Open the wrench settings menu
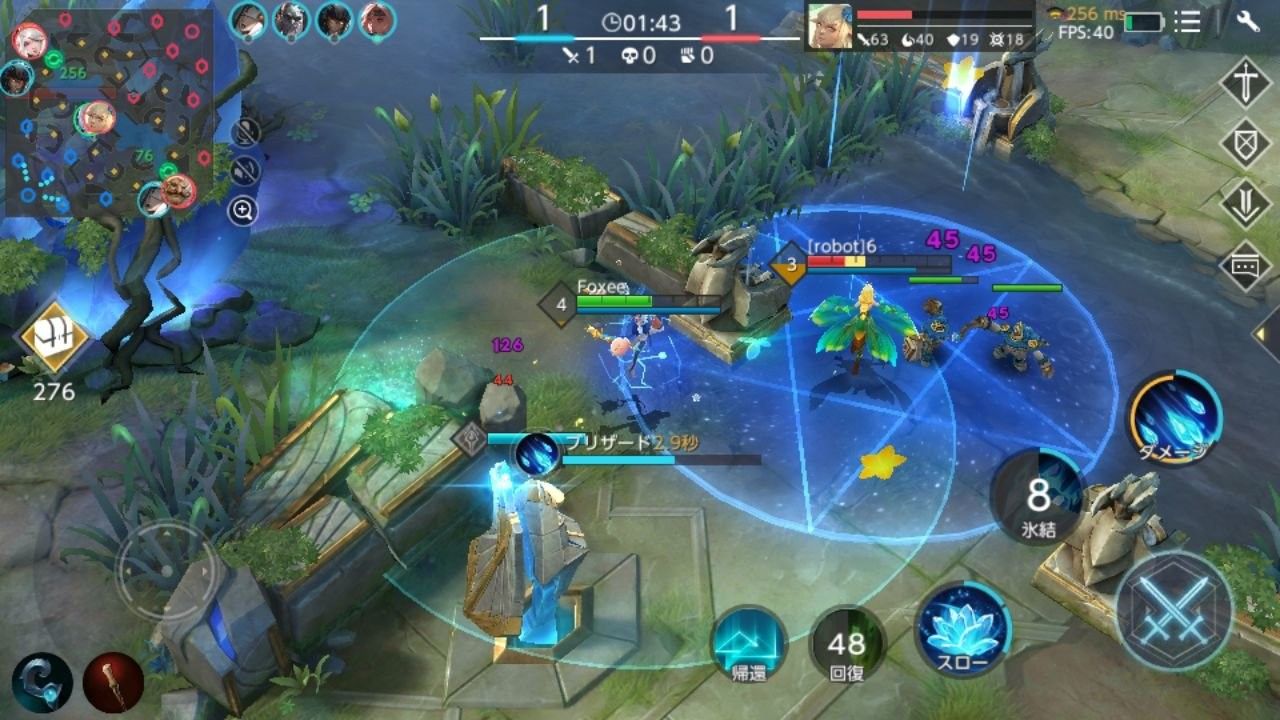This screenshot has width=1280, height=720. 1247,21
